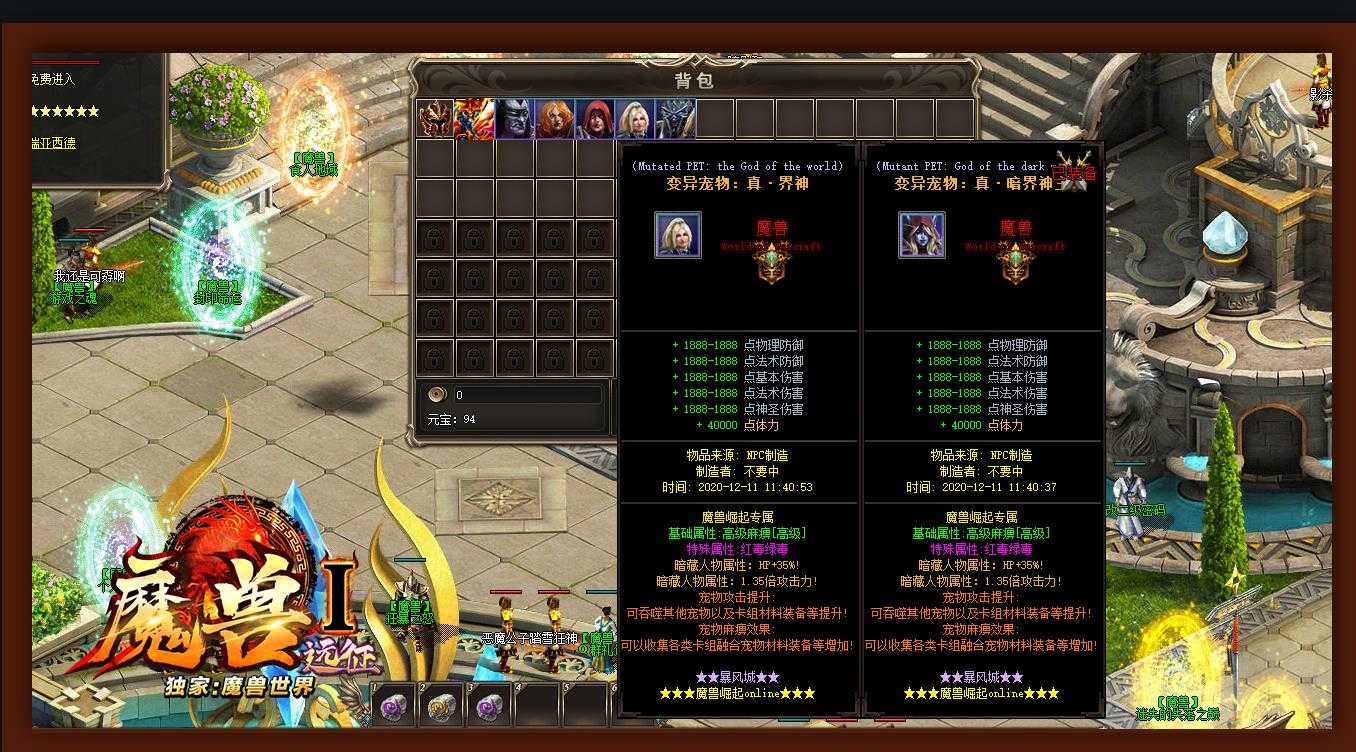Click the Sylvanas avatar thumbnail in the right tooltip
1356x752 pixels.
point(919,234)
